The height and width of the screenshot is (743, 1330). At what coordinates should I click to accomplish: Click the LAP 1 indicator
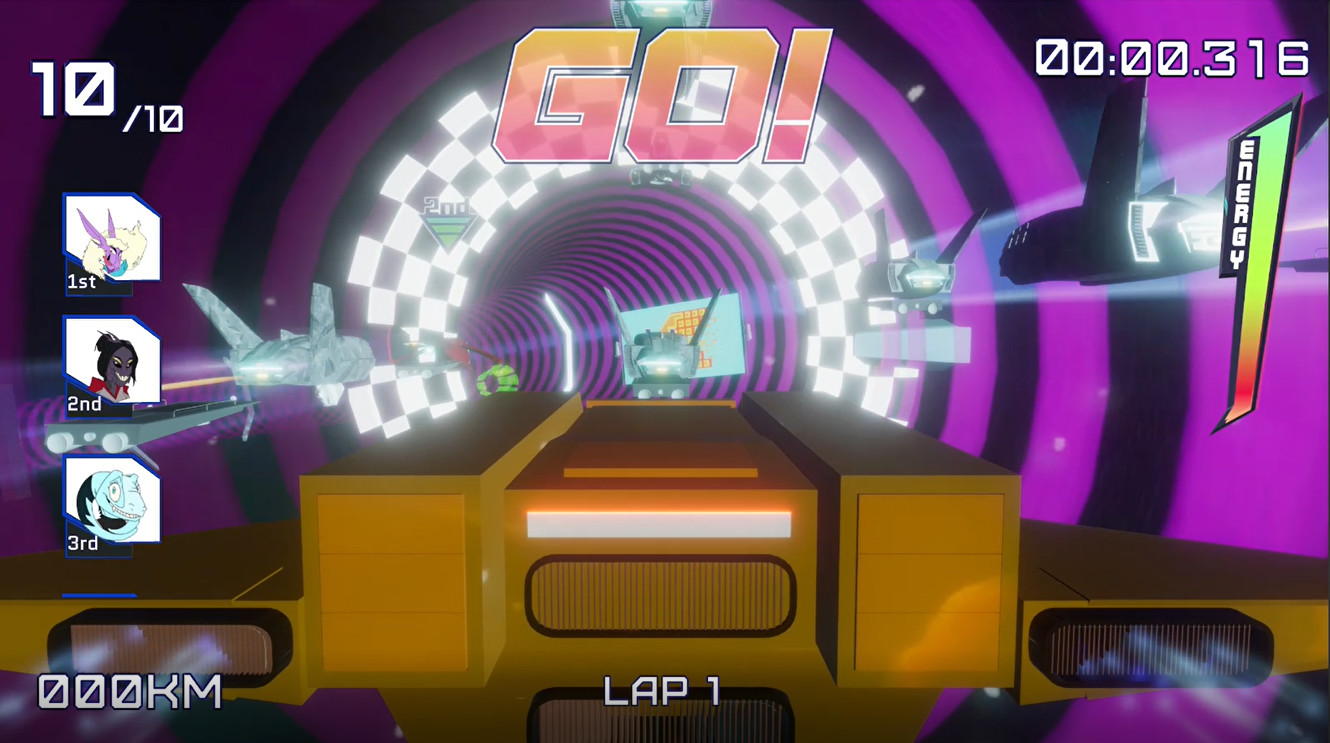coord(662,690)
